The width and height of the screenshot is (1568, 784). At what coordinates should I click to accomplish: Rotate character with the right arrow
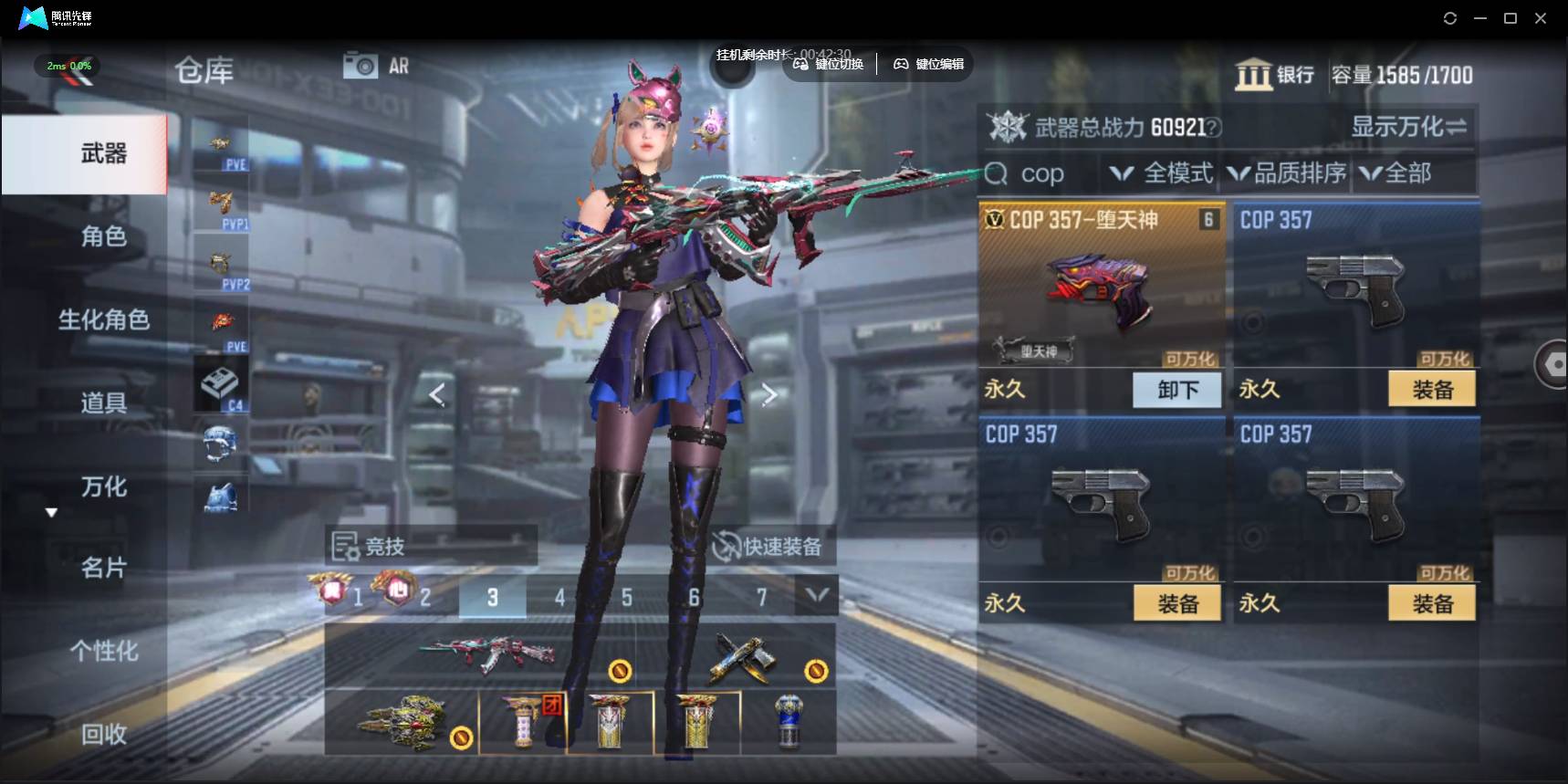(x=768, y=394)
